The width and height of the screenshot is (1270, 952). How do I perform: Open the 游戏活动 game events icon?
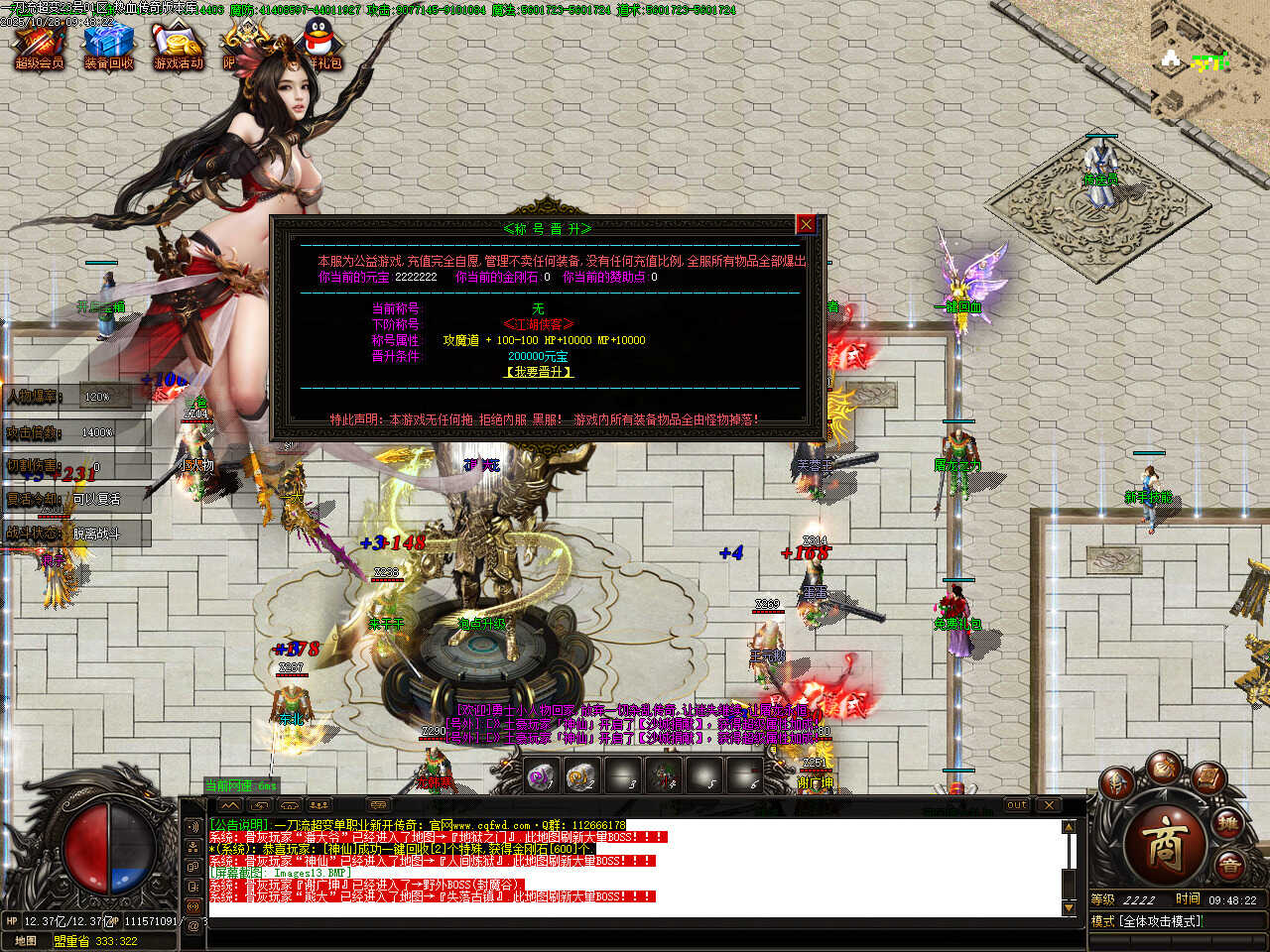pos(178,47)
